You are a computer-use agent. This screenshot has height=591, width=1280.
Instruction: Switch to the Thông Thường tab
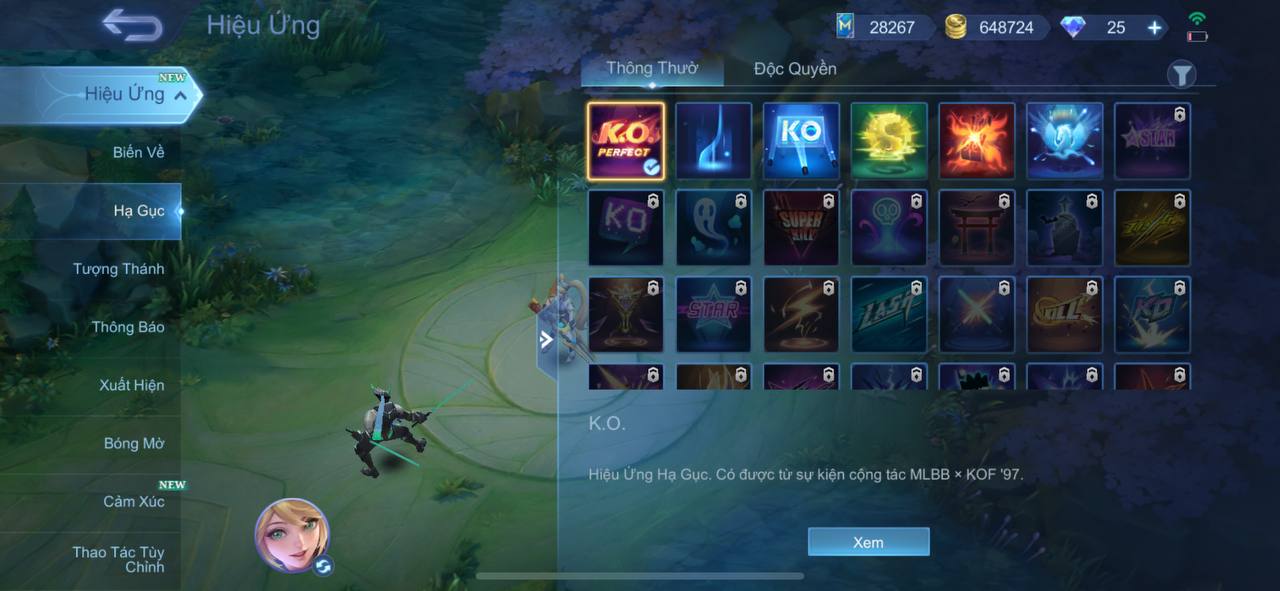click(x=652, y=69)
